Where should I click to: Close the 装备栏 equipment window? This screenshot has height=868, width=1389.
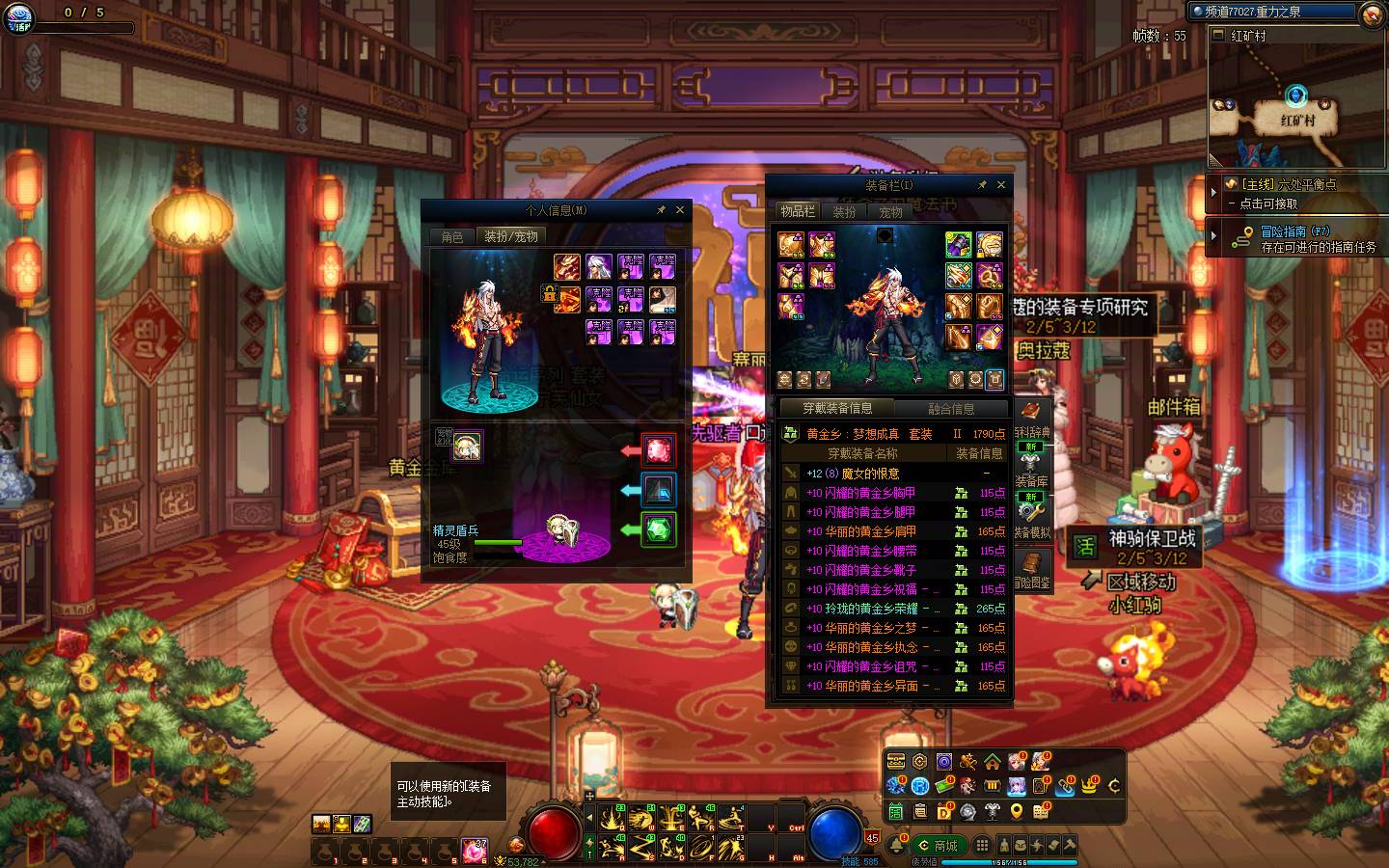point(1001,184)
